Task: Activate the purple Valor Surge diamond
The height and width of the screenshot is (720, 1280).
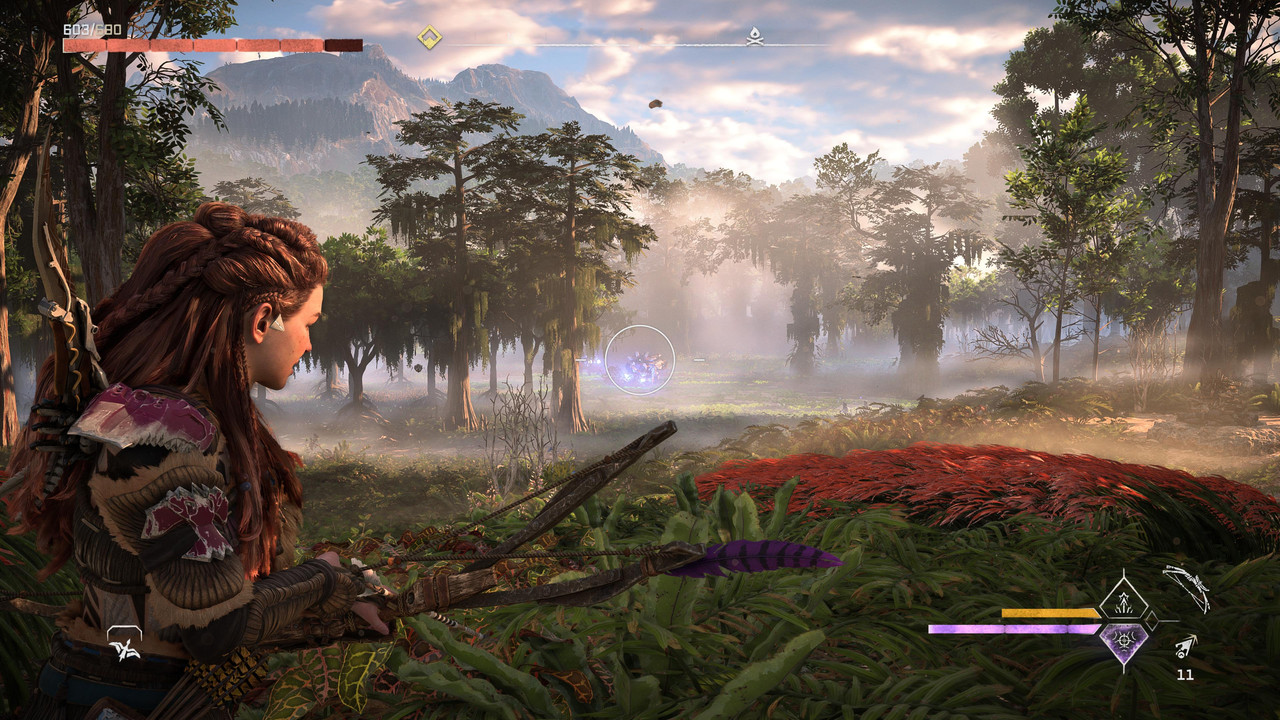Action: [1123, 642]
